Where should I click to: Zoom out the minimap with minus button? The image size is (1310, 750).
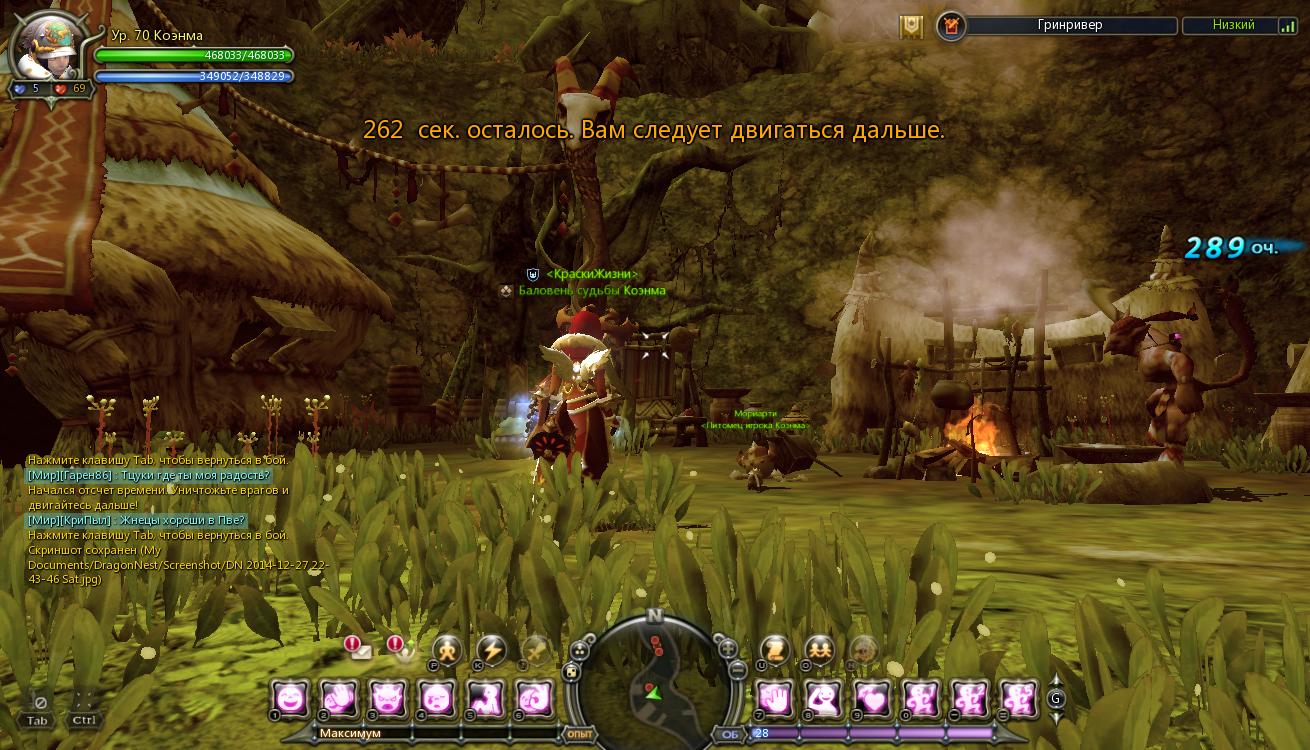[x=735, y=669]
